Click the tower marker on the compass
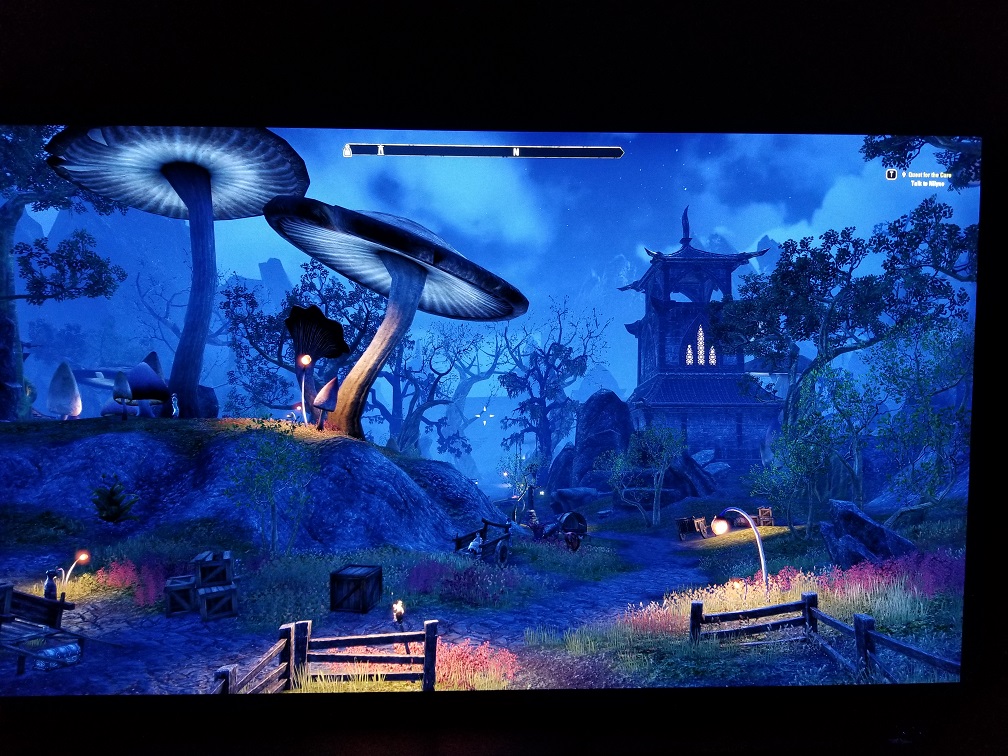The image size is (1008, 756). 380,150
